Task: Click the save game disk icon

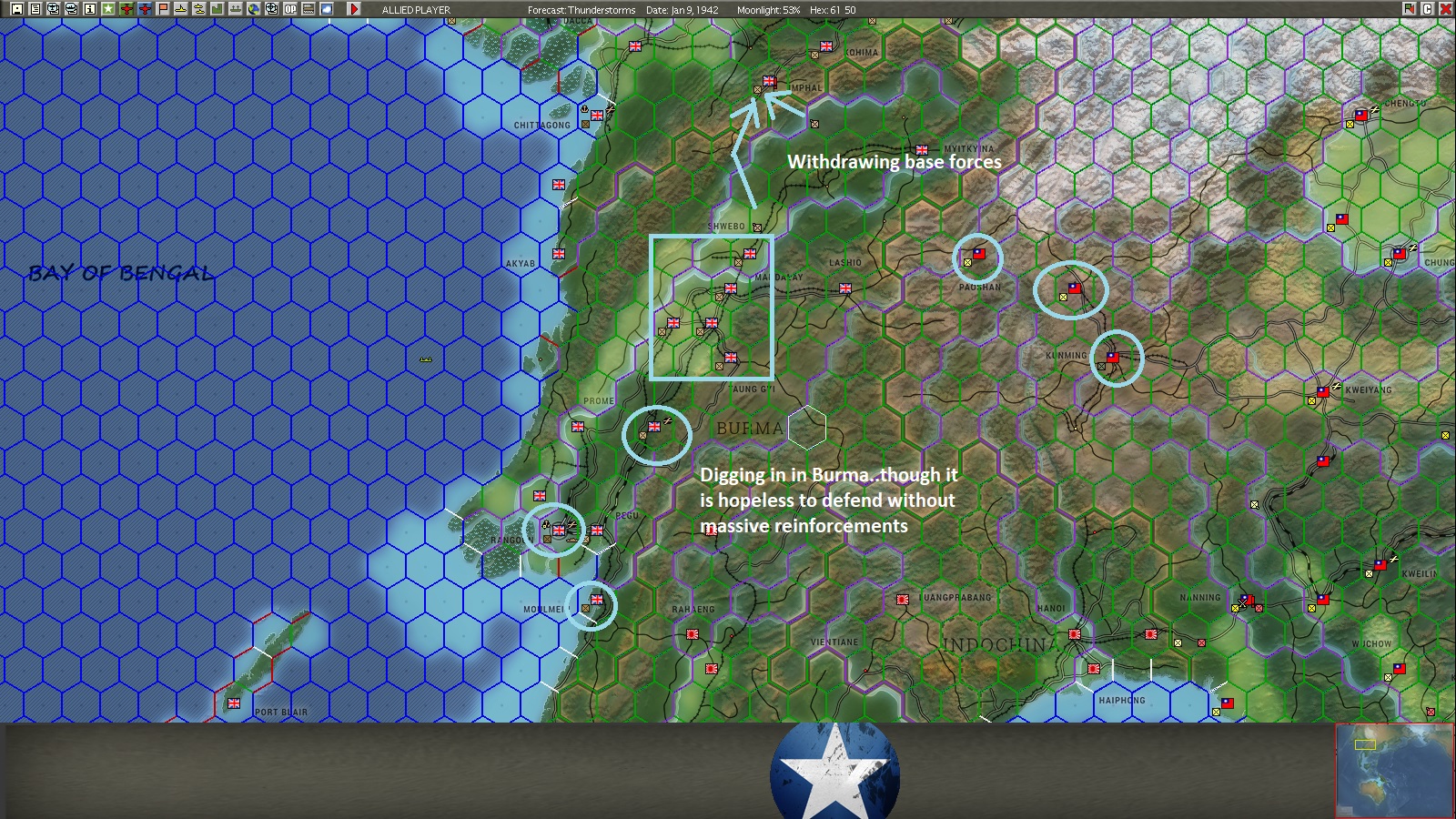Action: tap(16, 9)
